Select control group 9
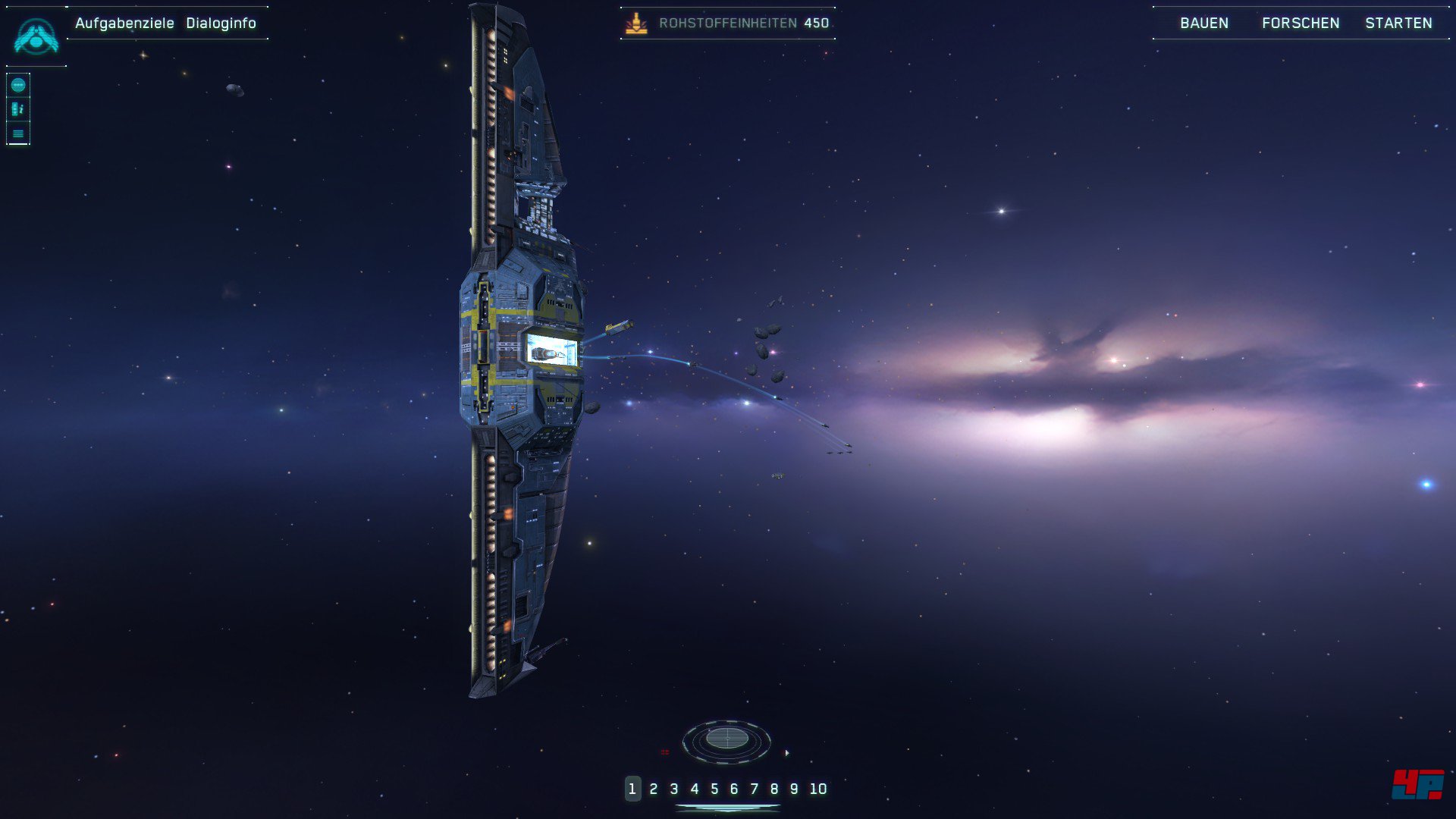The width and height of the screenshot is (1456, 819). (x=793, y=789)
